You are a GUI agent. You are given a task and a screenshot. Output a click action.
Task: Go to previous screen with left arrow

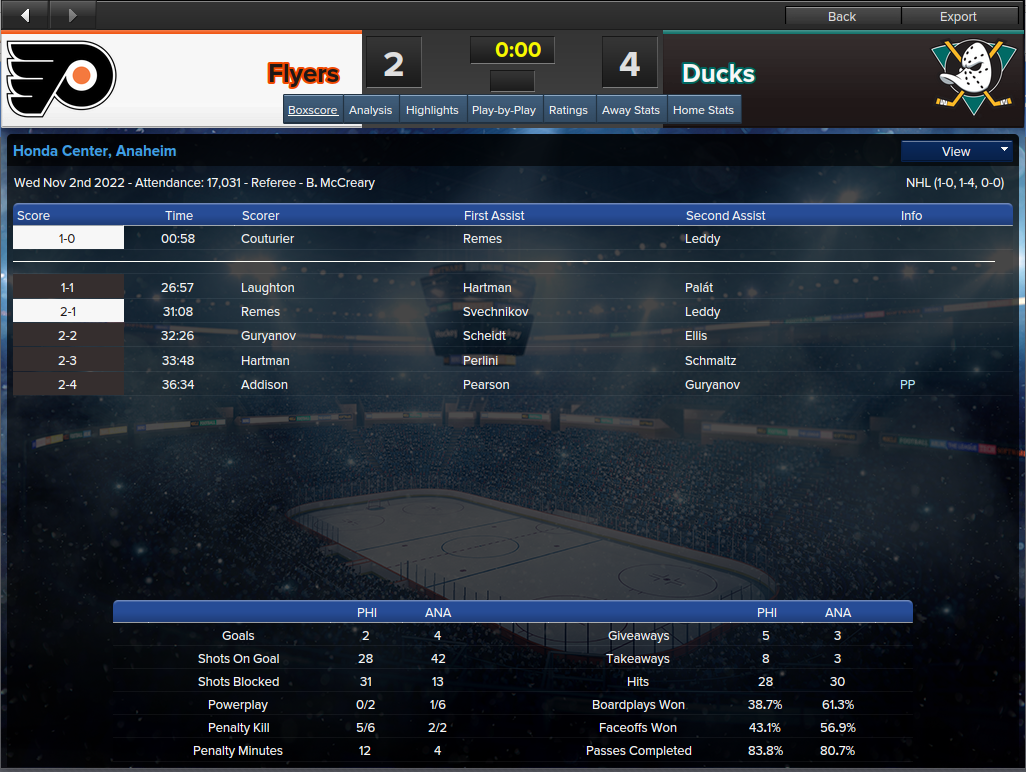pyautogui.click(x=25, y=15)
